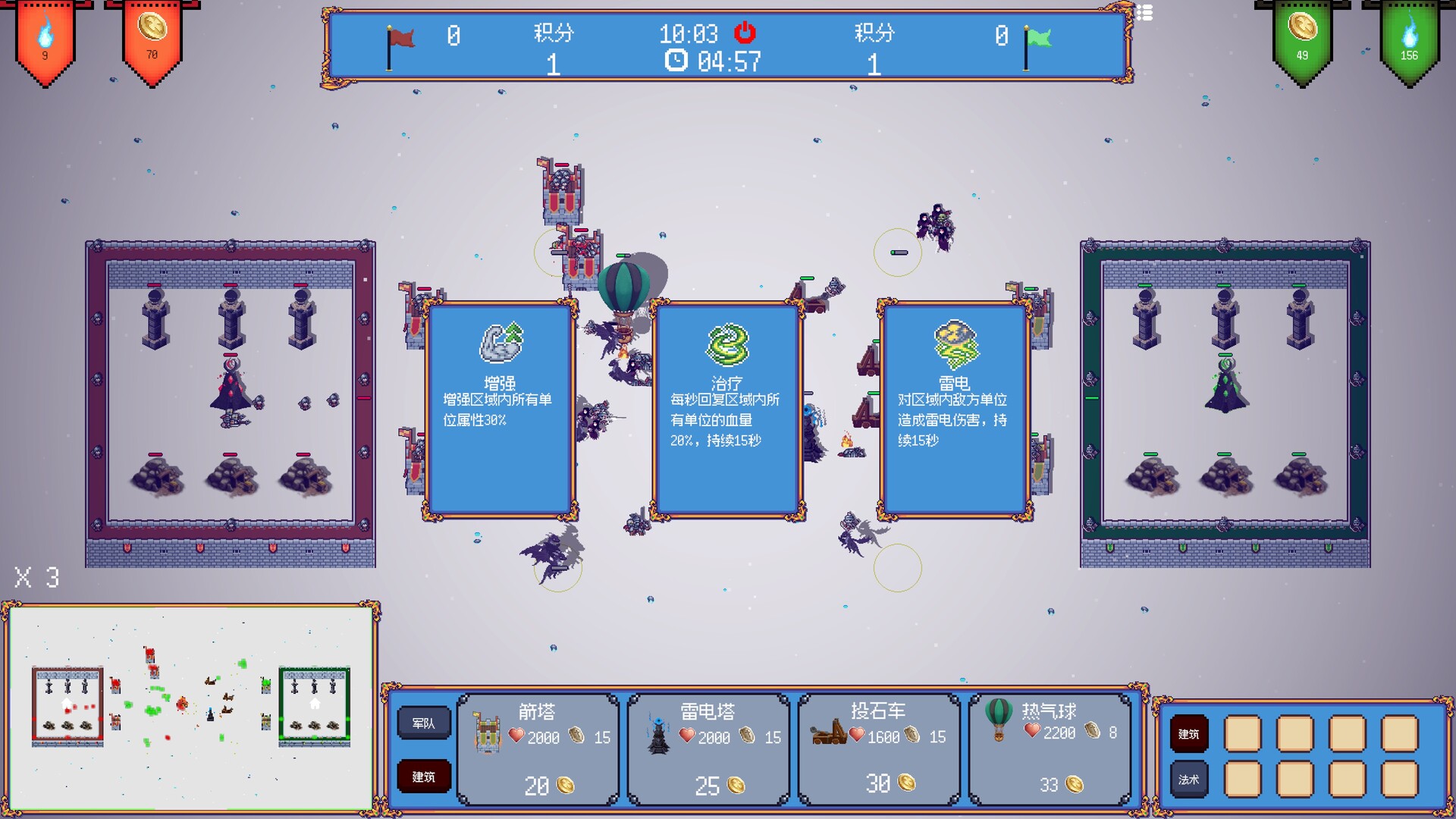Switch to the 建筑 tab
Screen dimensions: 1456x819
point(423,777)
